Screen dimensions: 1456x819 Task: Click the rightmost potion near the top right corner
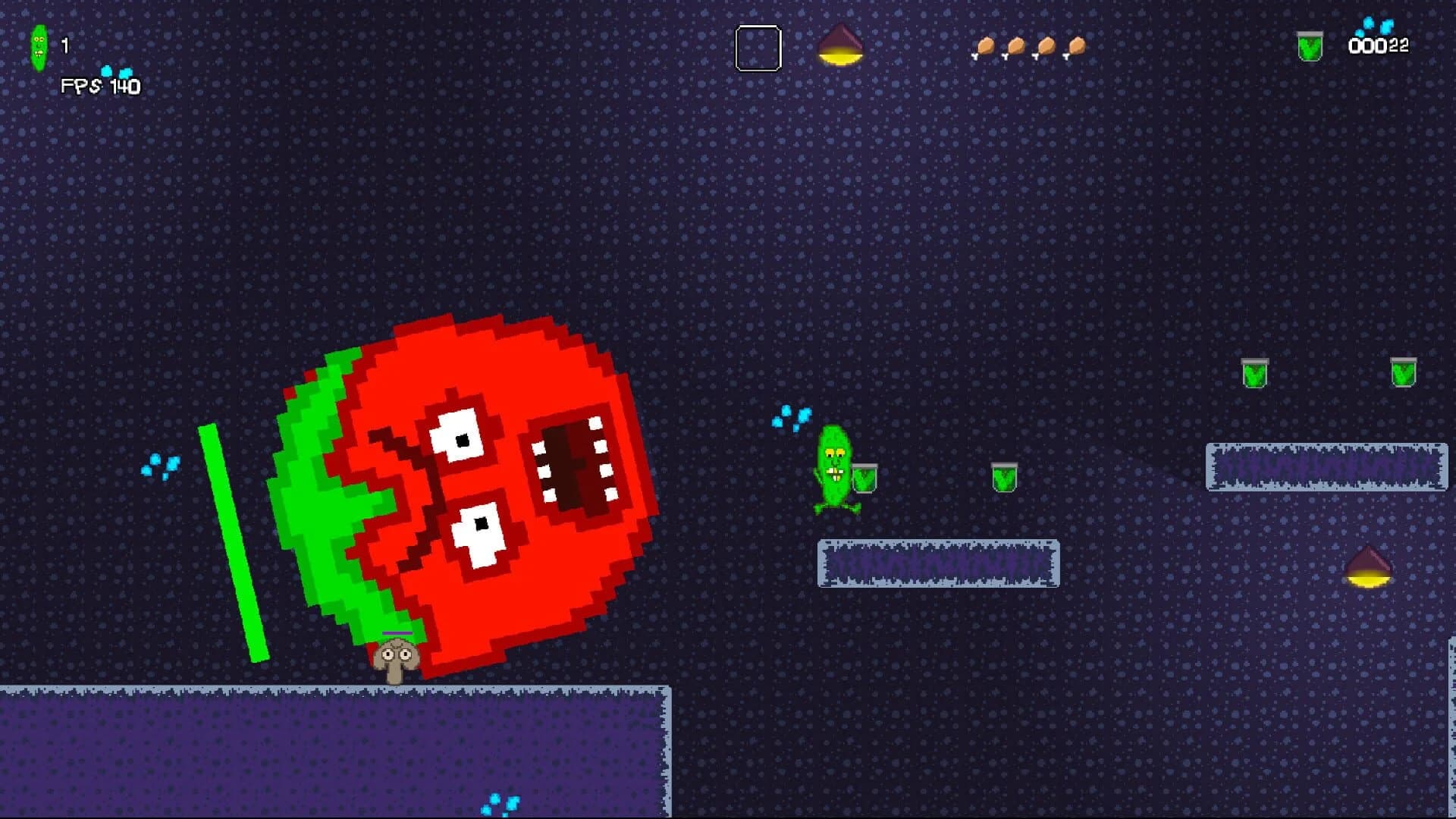click(1404, 373)
